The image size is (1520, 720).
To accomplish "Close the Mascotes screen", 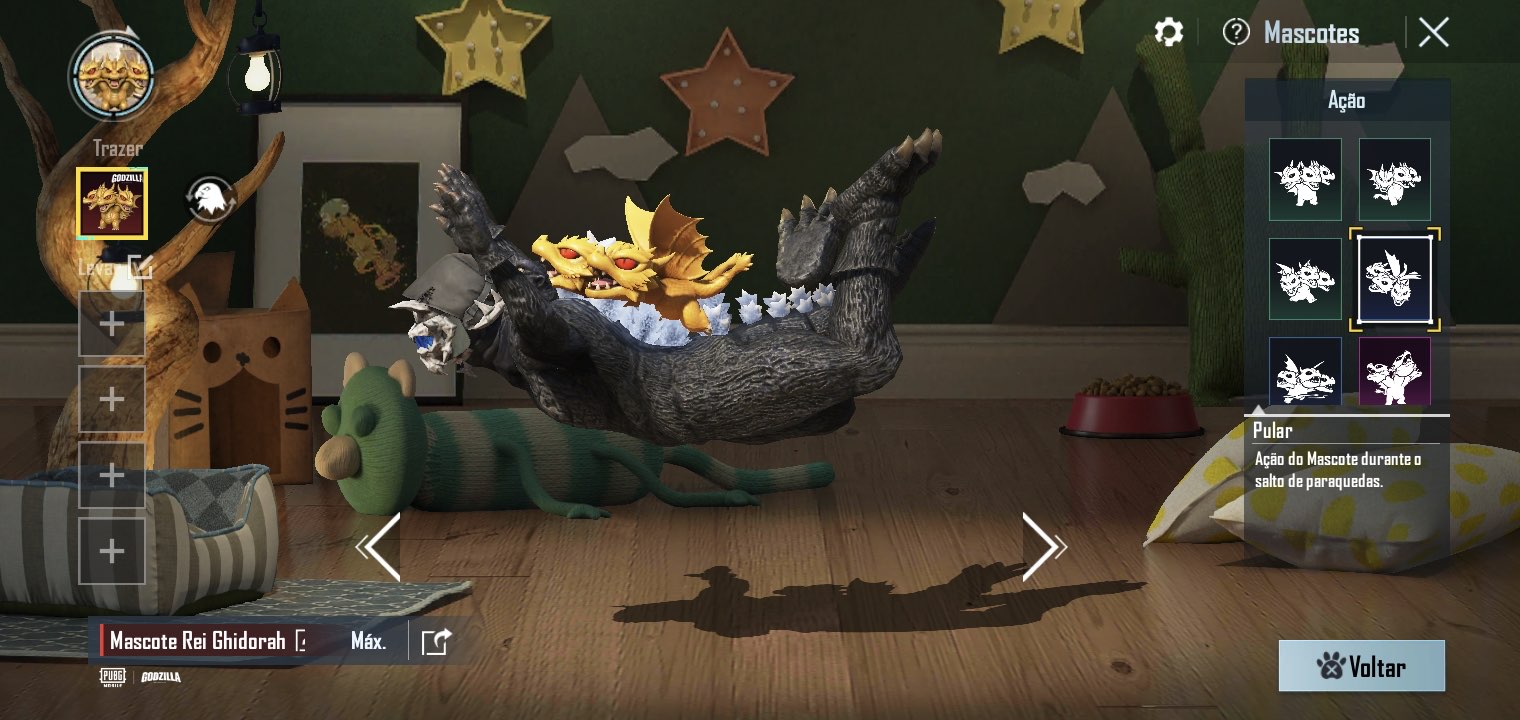I will pyautogui.click(x=1433, y=33).
